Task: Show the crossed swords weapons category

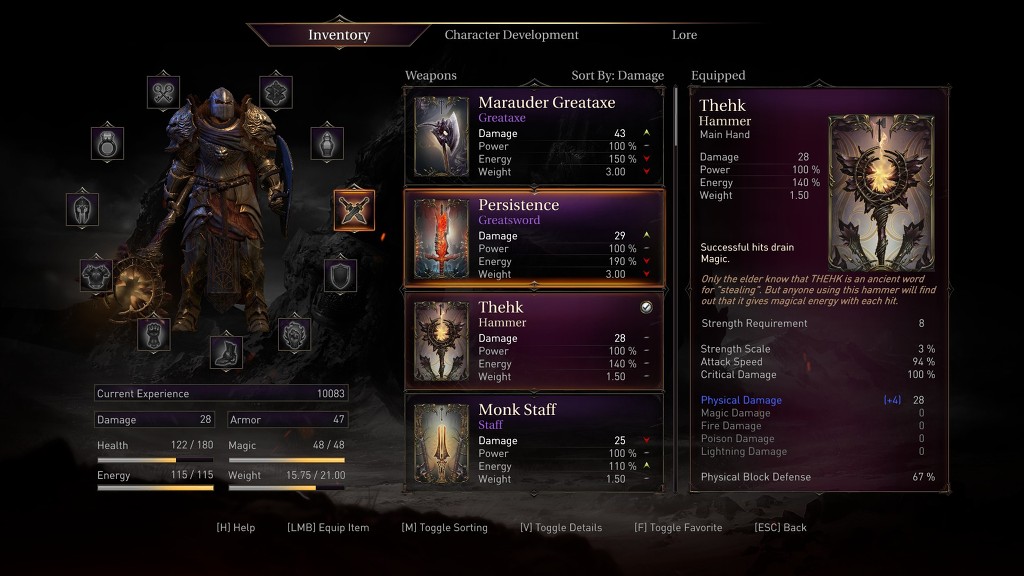Action: pos(354,209)
